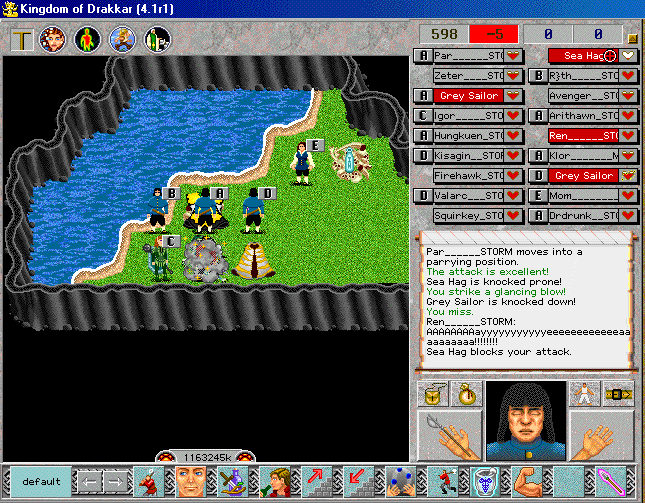Image resolution: width=645 pixels, height=503 pixels.
Task: Click the default macro set button
Action: (x=42, y=482)
